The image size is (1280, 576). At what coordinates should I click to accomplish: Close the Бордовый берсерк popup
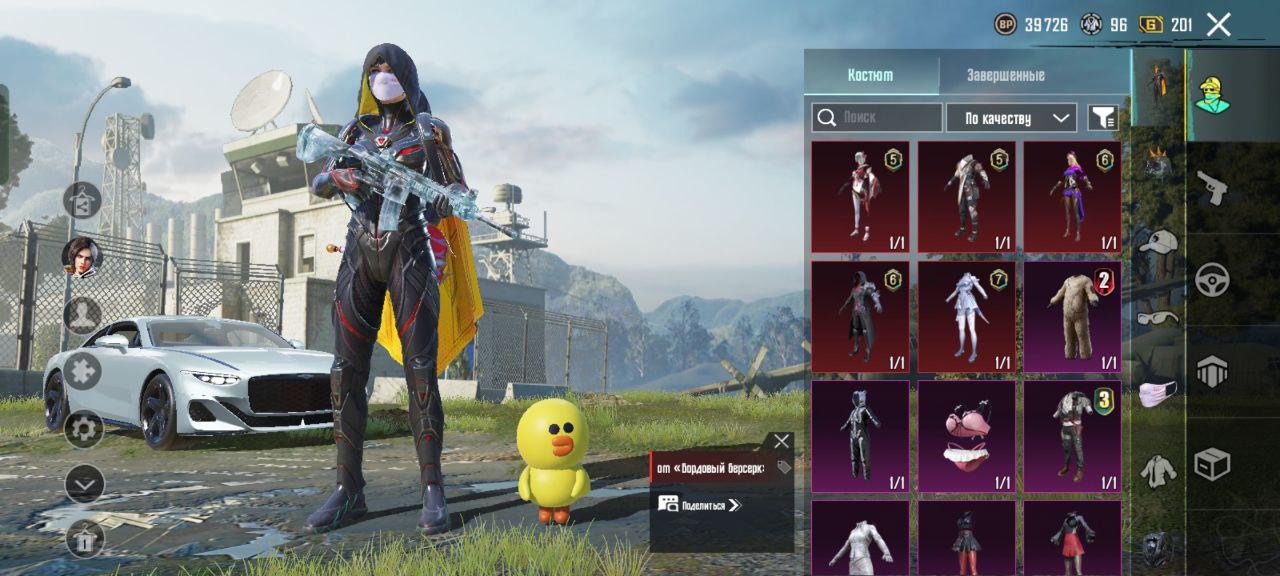781,441
